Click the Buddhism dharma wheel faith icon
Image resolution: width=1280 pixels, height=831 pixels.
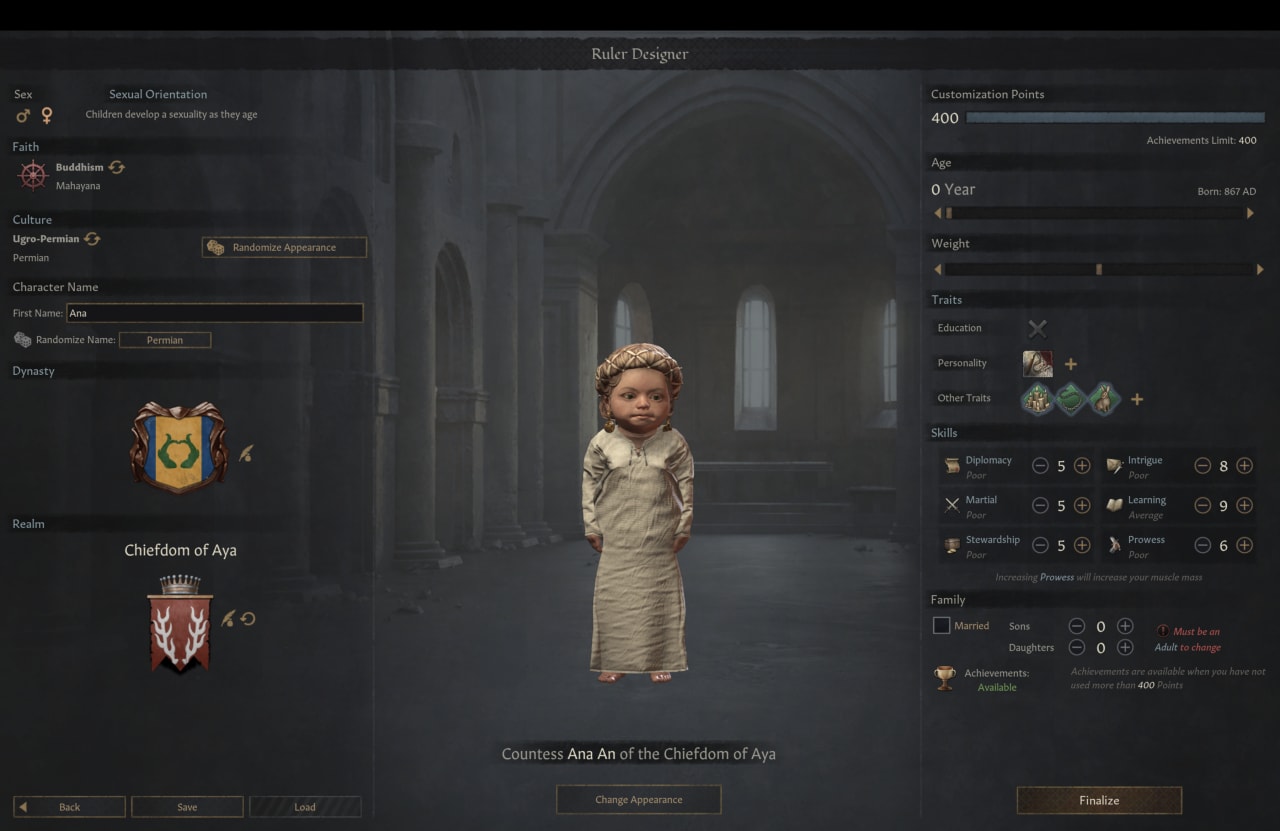[x=32, y=174]
